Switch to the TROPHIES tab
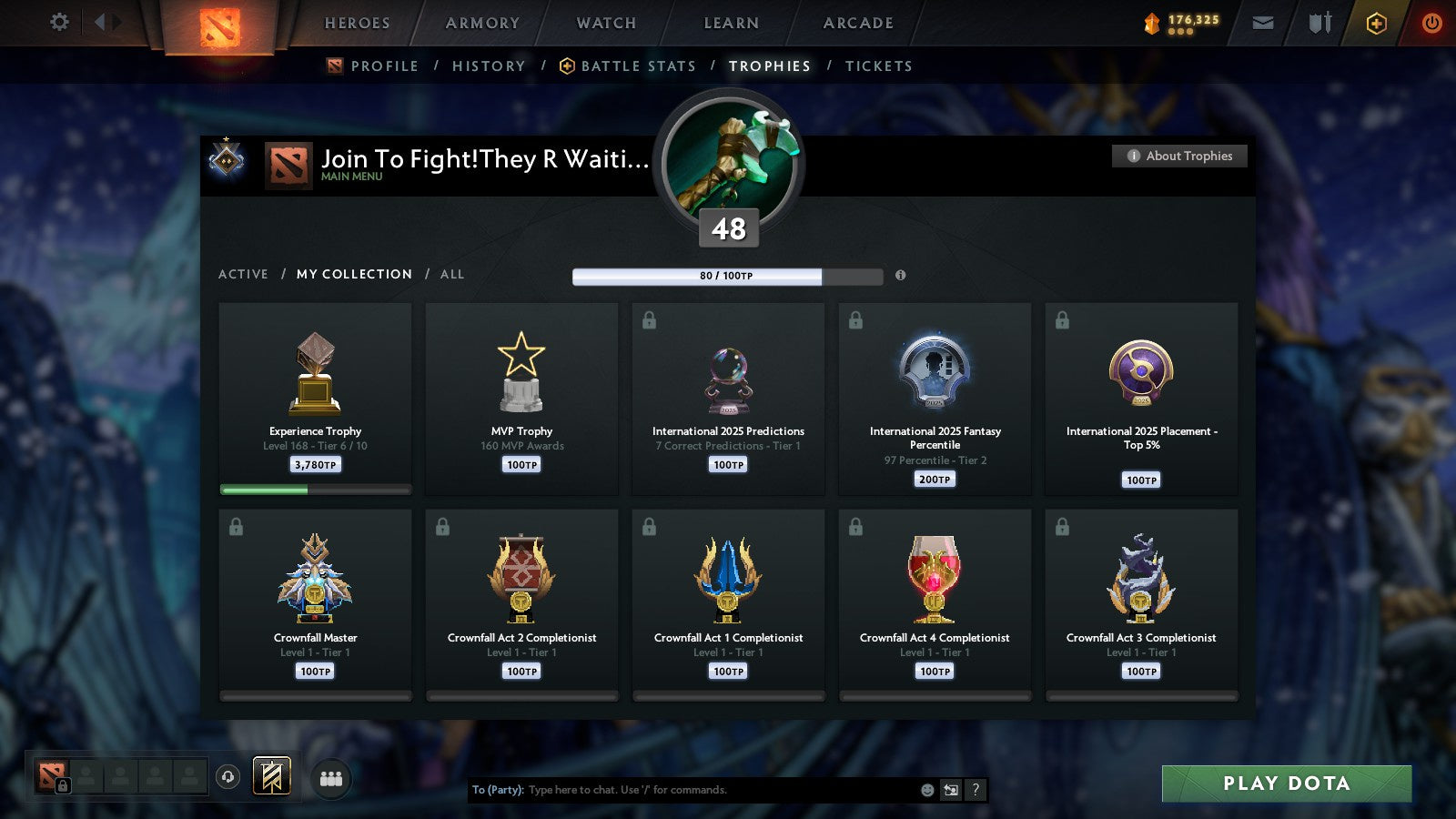1456x819 pixels. point(769,66)
